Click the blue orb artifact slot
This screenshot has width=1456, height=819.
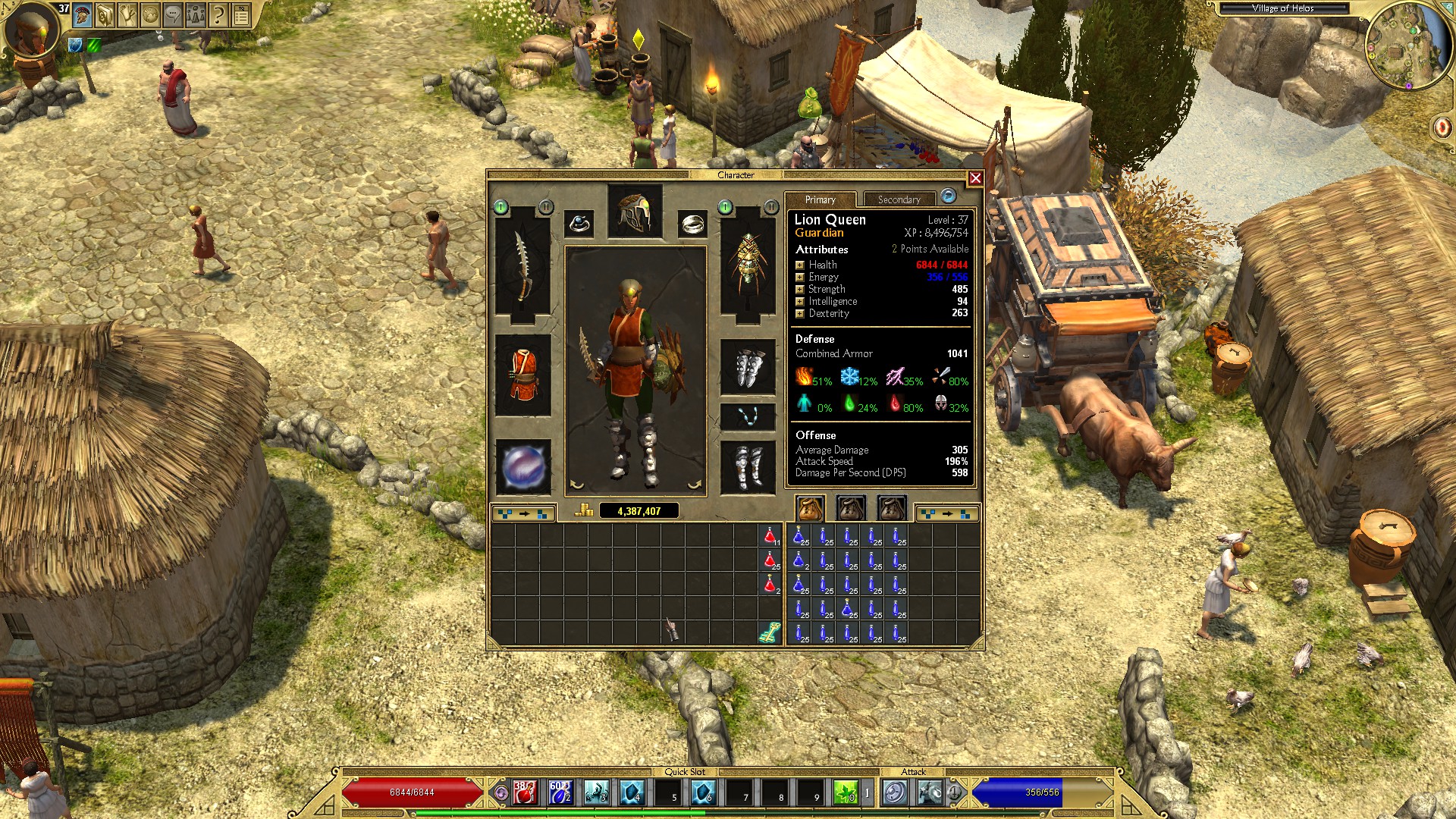[522, 465]
